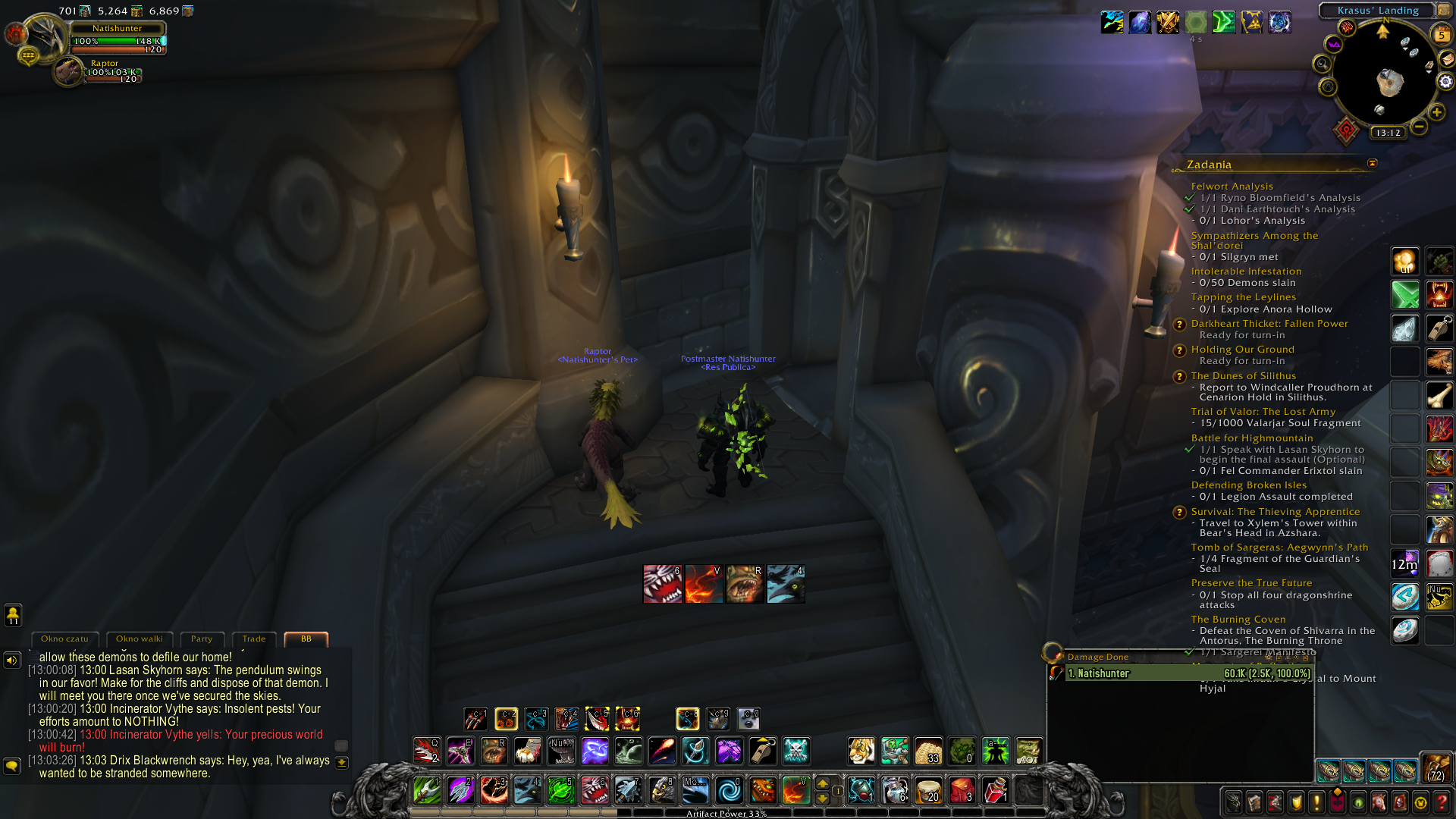
Task: Open the Trade chat tab
Action: coord(254,639)
